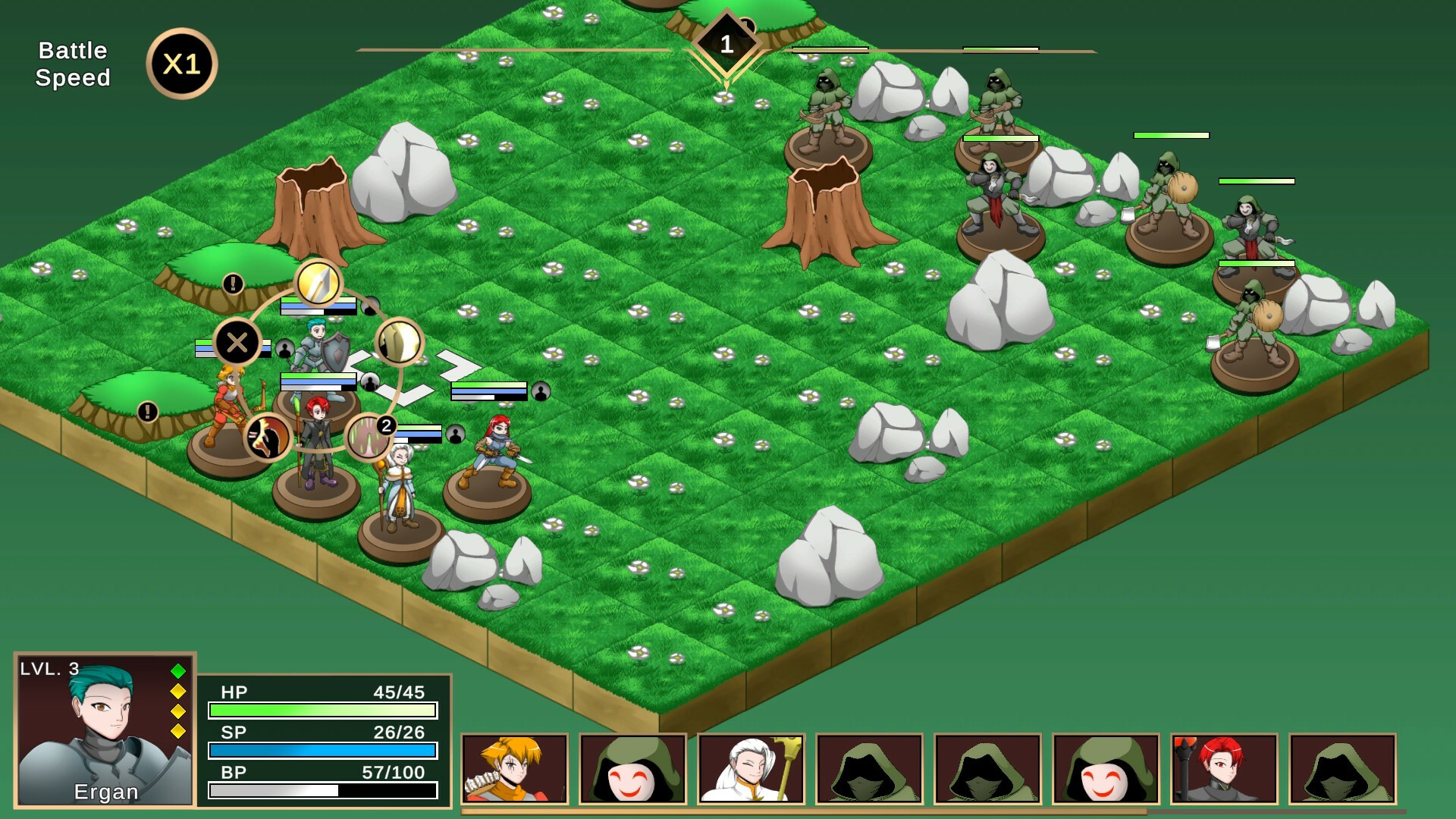1456x819 pixels.
Task: Cancel the action with the X radial icon
Action: pos(237,343)
